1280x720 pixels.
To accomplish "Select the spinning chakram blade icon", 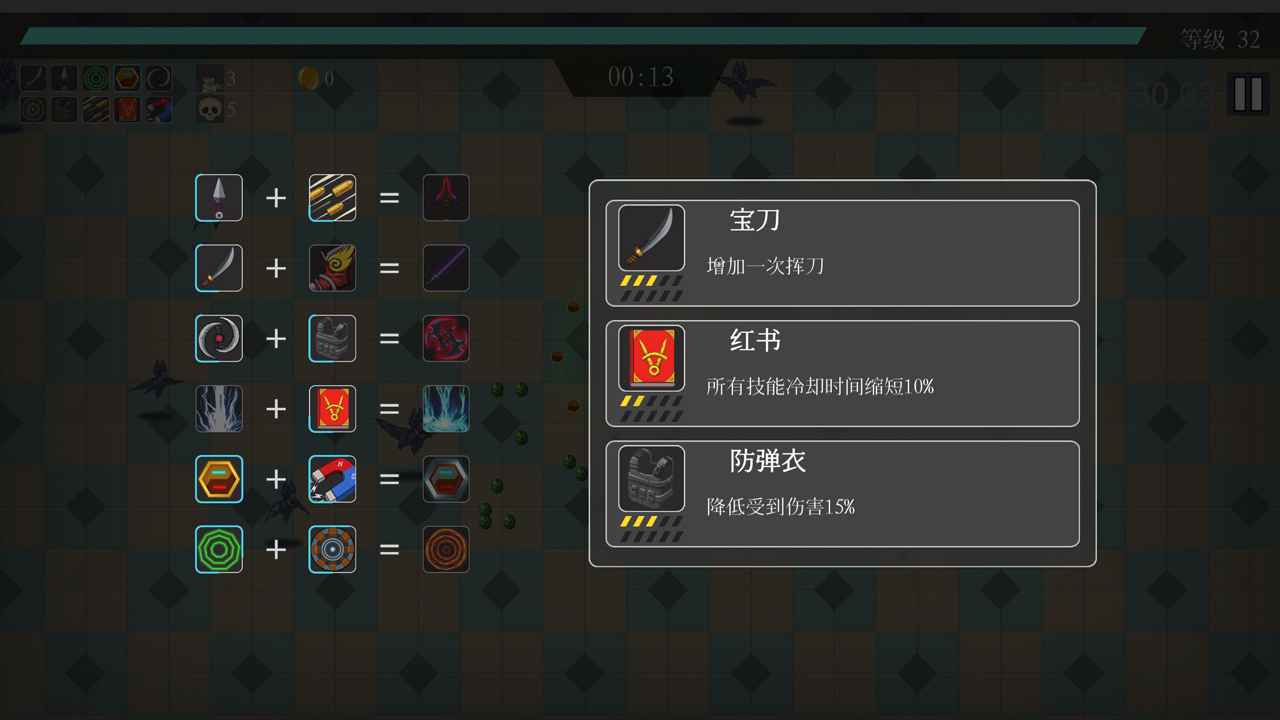I will click(218, 338).
